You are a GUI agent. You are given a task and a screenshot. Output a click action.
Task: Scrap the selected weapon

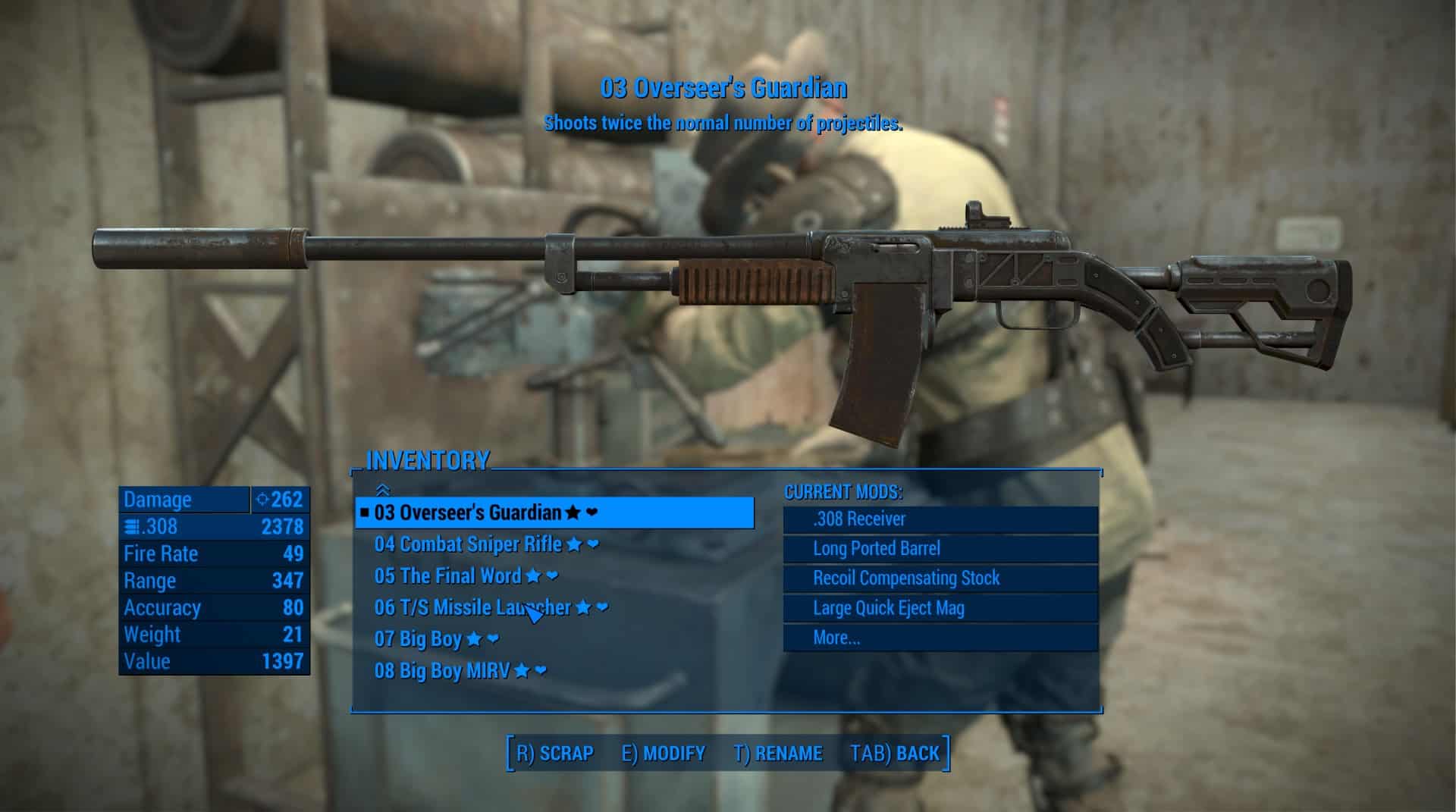pyautogui.click(x=555, y=754)
